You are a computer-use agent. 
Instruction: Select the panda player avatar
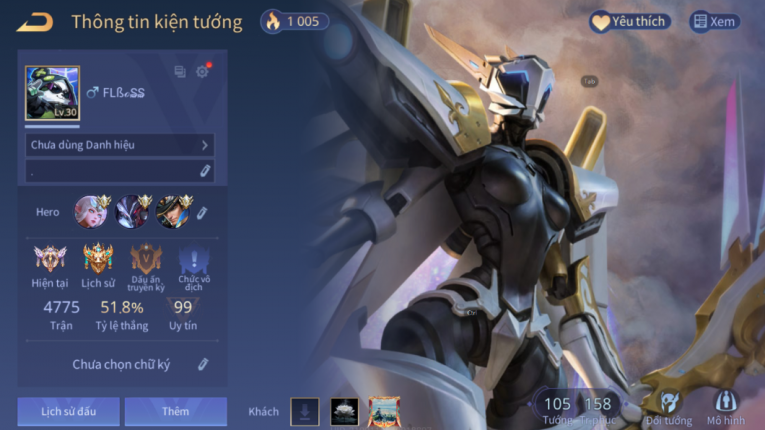tap(52, 93)
